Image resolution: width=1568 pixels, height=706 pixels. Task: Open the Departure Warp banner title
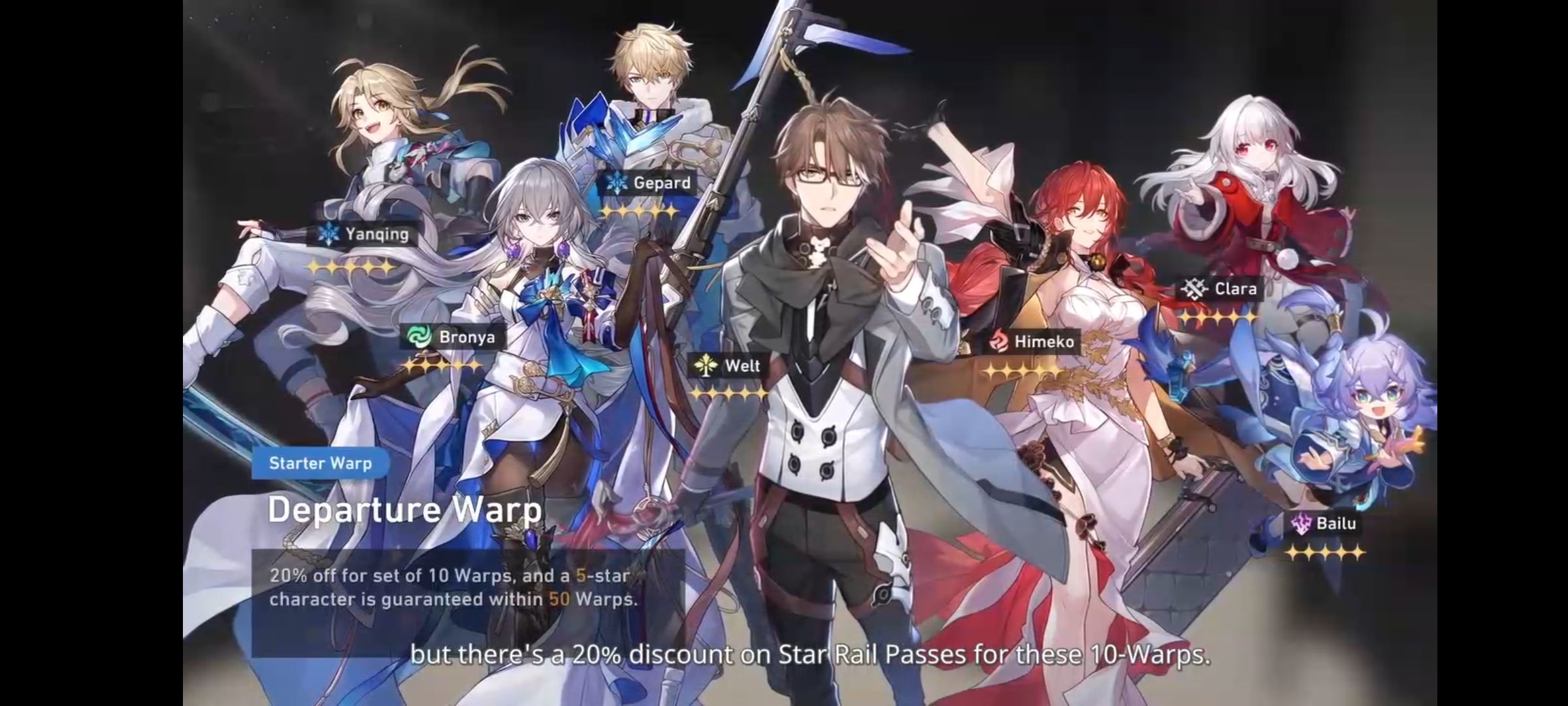pyautogui.click(x=402, y=510)
